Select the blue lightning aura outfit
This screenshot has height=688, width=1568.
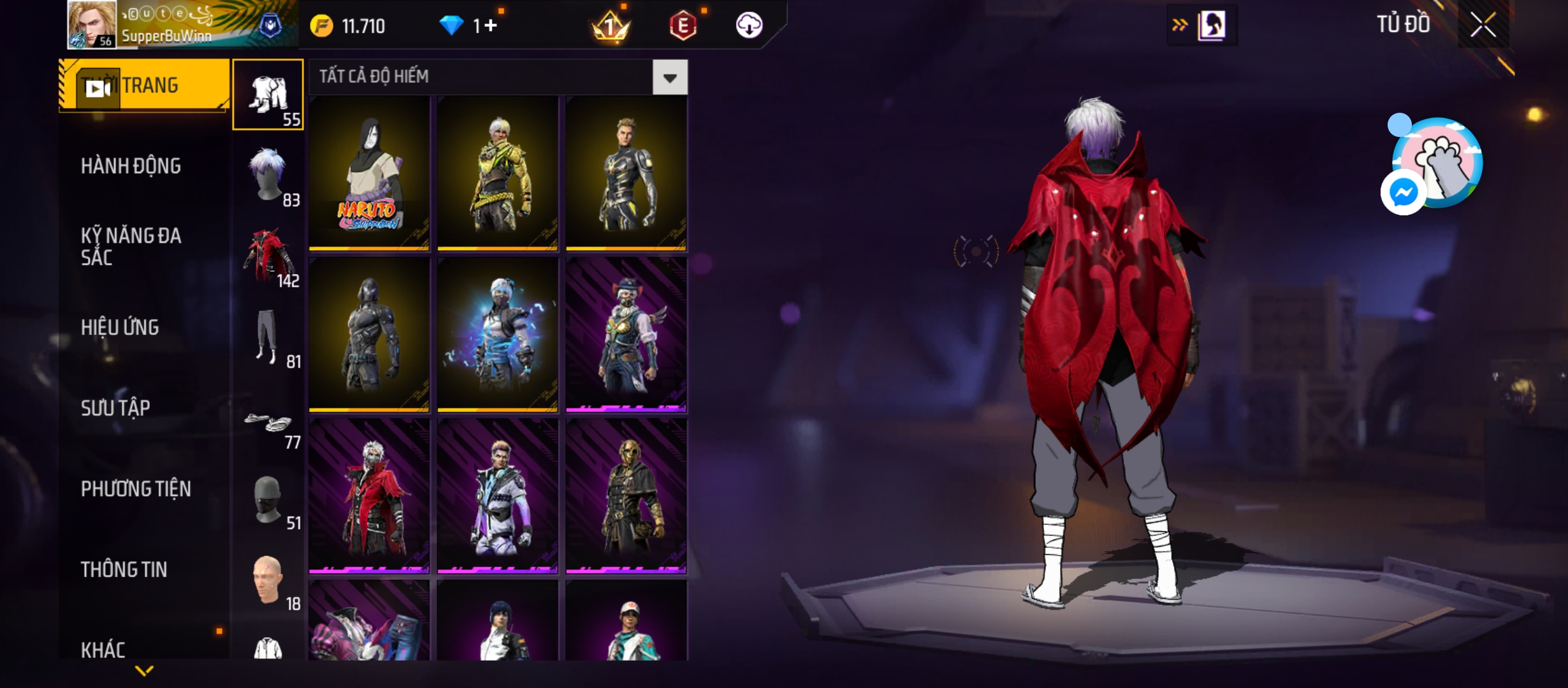tap(498, 334)
